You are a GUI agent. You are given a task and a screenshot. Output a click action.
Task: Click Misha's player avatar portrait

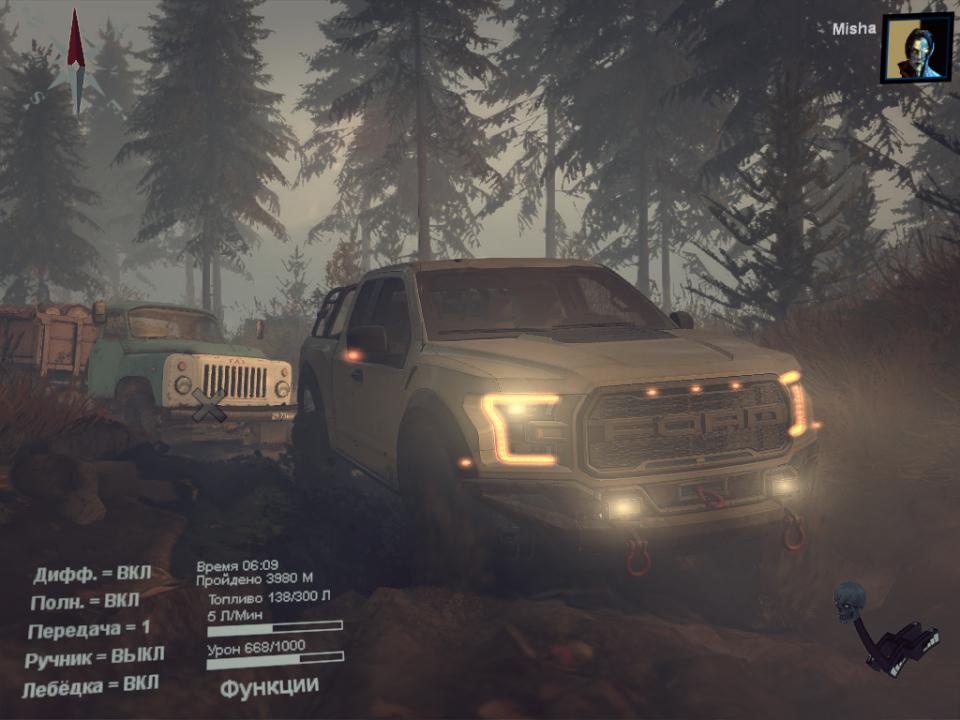point(916,48)
